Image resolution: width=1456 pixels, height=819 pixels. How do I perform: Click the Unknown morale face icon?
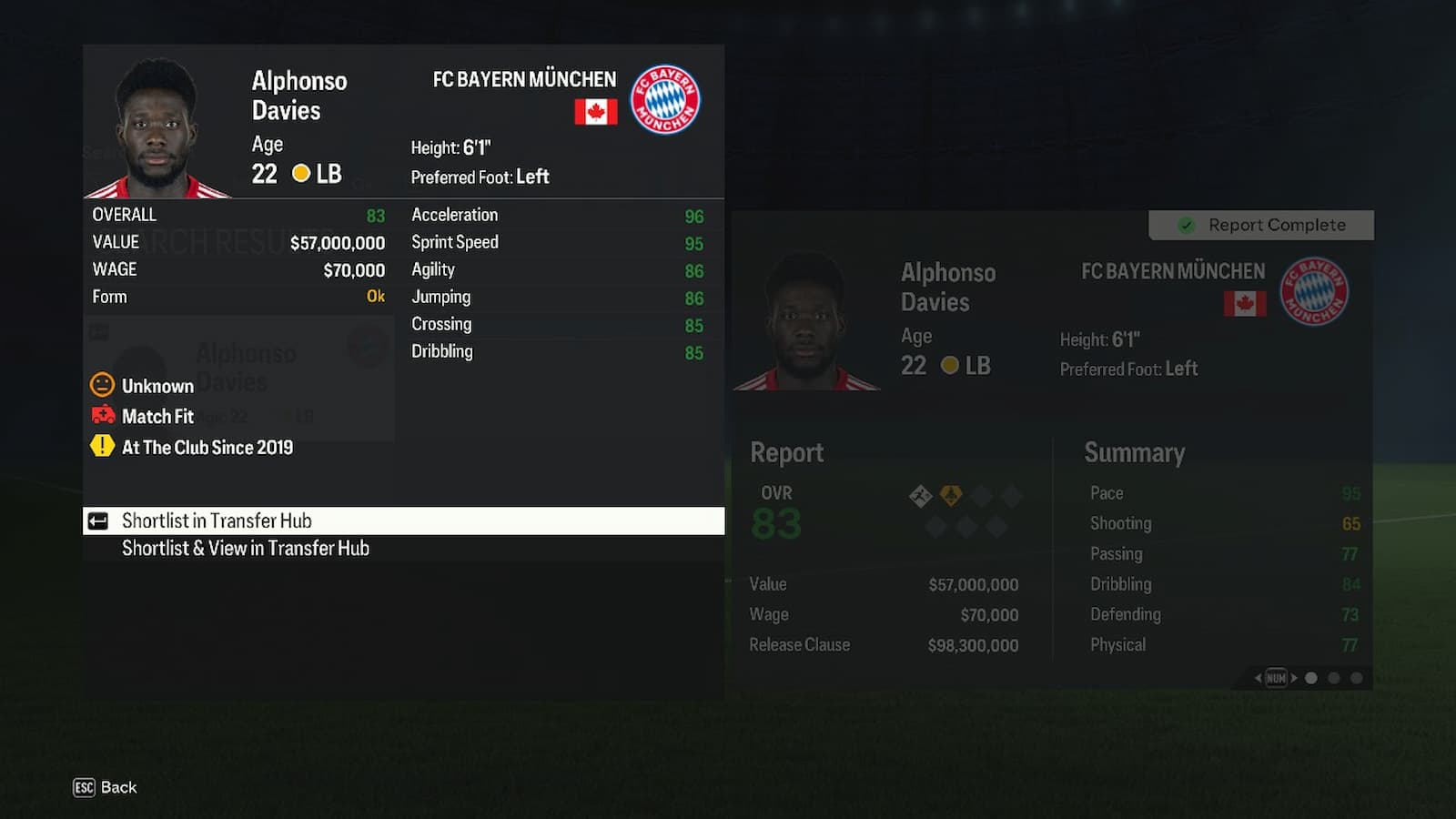click(x=102, y=385)
